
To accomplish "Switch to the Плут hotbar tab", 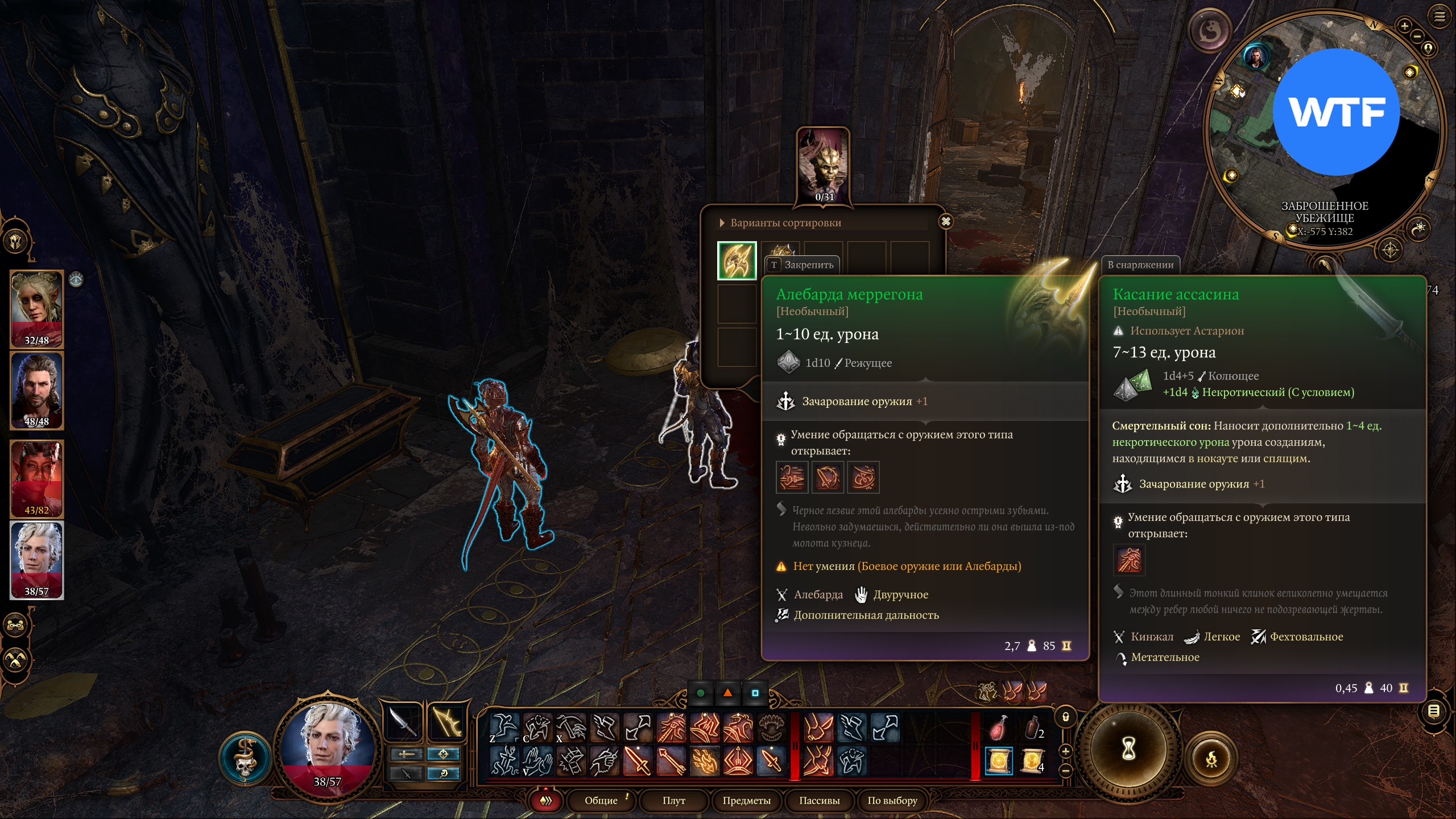I will pyautogui.click(x=674, y=800).
